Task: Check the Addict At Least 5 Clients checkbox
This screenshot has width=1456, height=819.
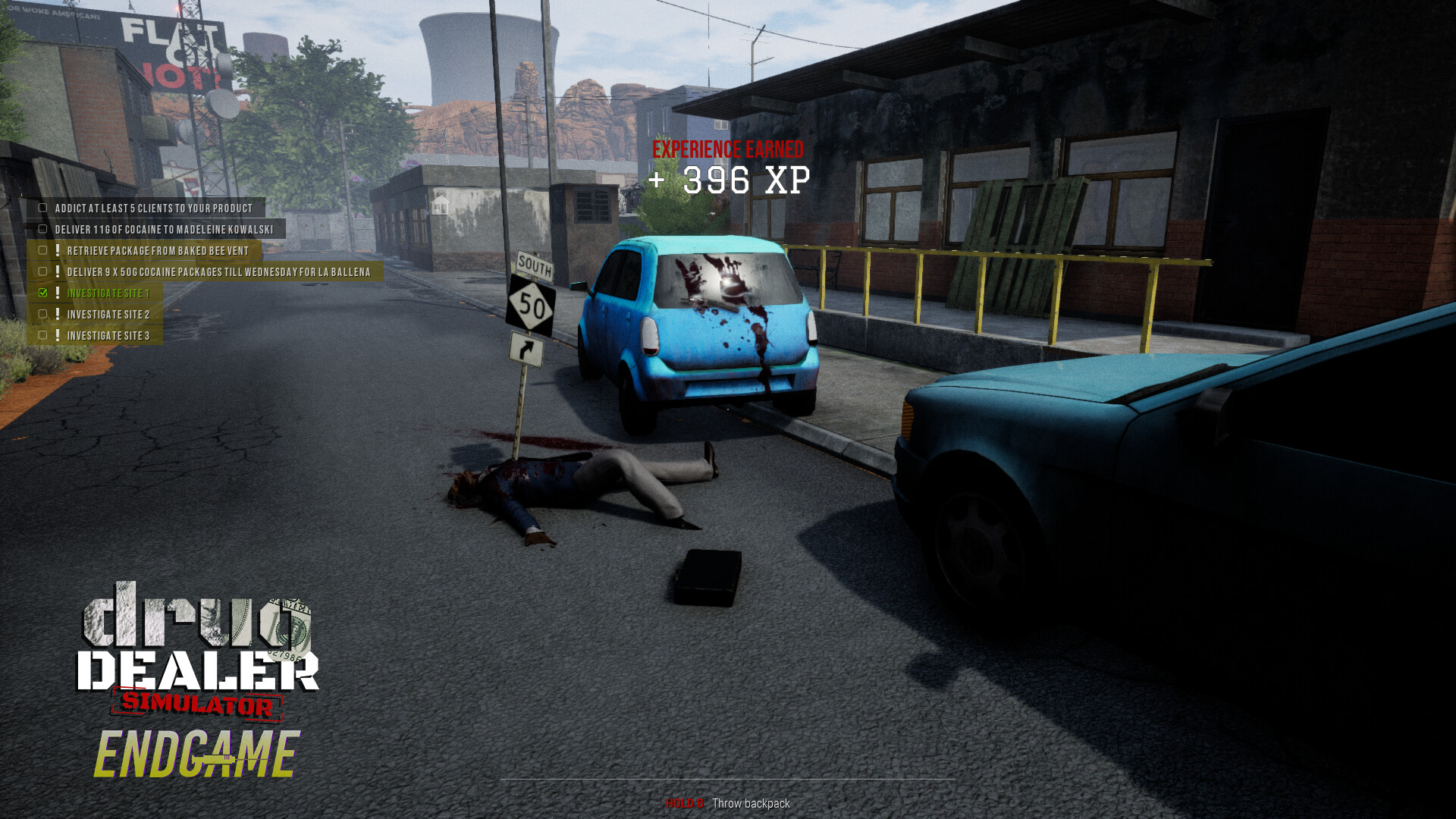Action: (42, 209)
